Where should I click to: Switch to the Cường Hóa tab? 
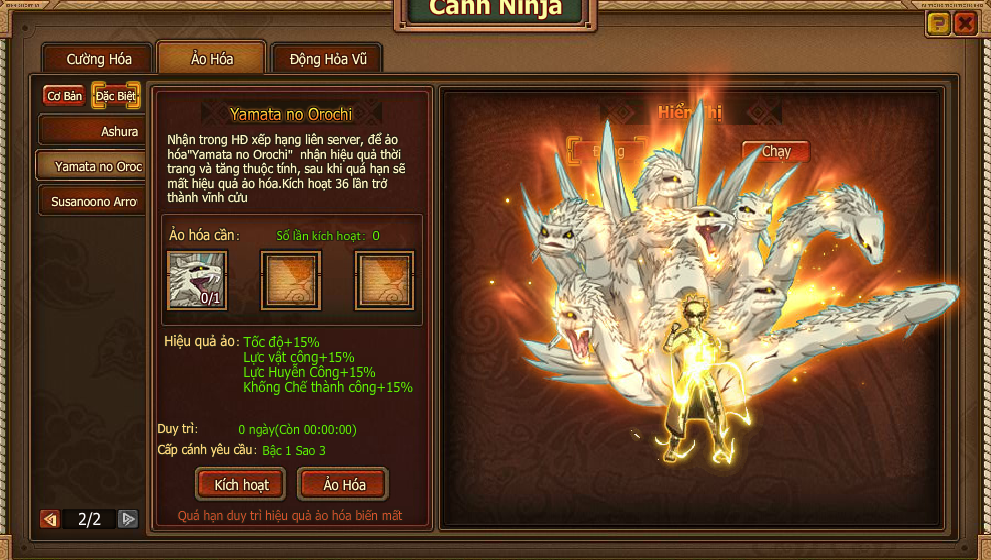pyautogui.click(x=99, y=59)
